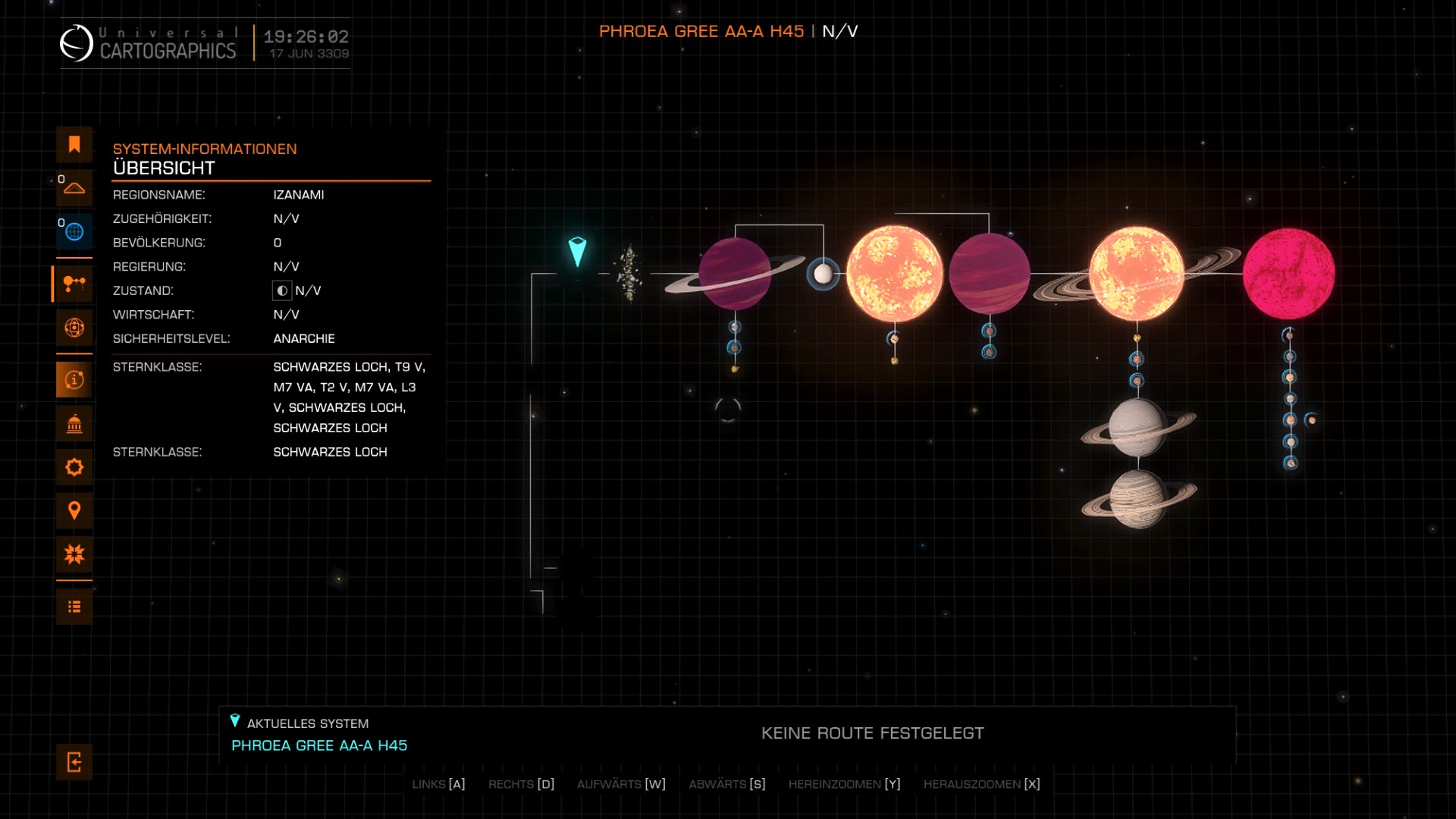Switch to the system map node view
Image resolution: width=1456 pixels, height=819 pixels.
click(74, 284)
